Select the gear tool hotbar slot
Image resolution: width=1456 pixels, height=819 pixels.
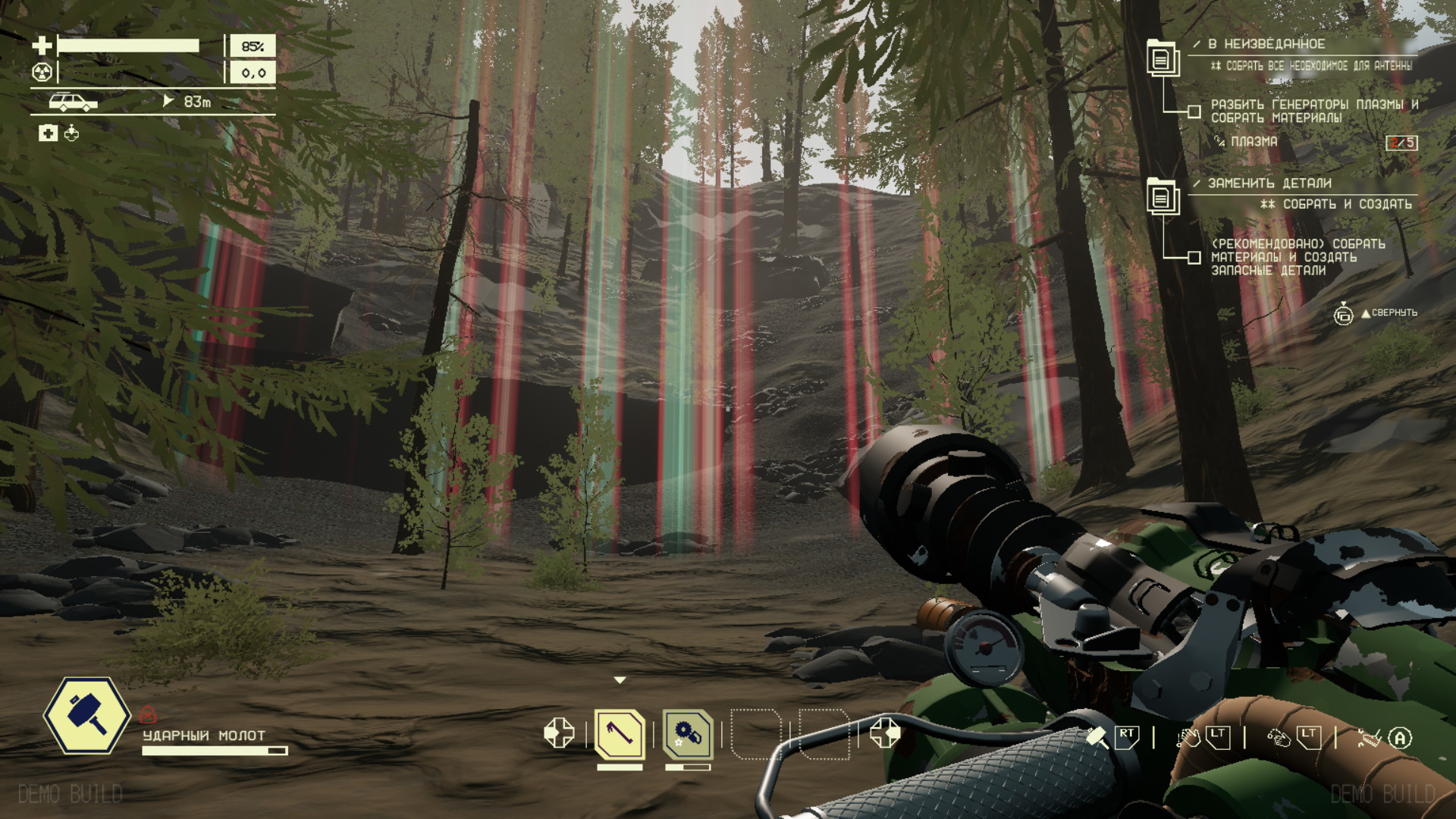tap(688, 734)
